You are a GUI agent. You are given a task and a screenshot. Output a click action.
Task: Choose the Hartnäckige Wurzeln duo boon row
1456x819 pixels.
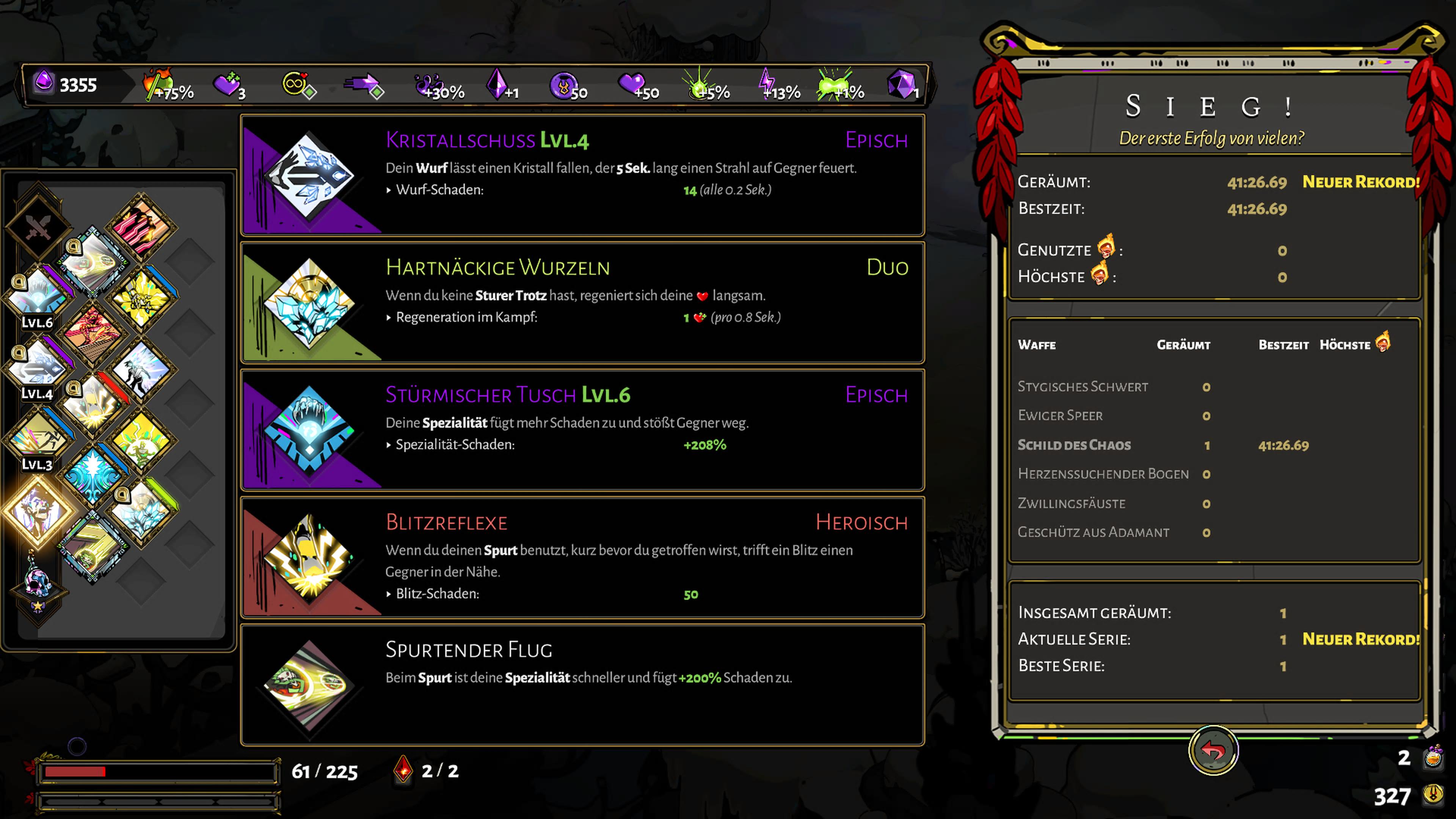tap(582, 303)
